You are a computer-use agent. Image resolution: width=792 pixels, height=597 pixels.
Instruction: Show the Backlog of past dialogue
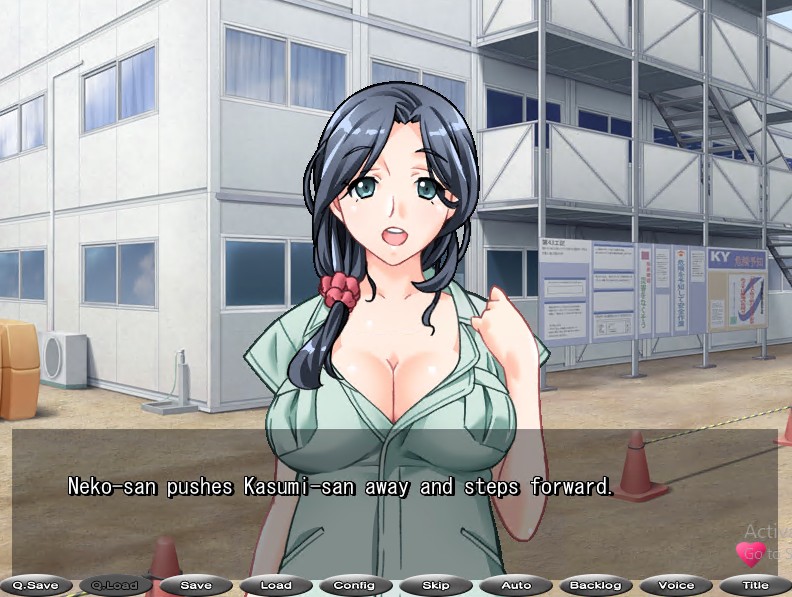point(596,585)
